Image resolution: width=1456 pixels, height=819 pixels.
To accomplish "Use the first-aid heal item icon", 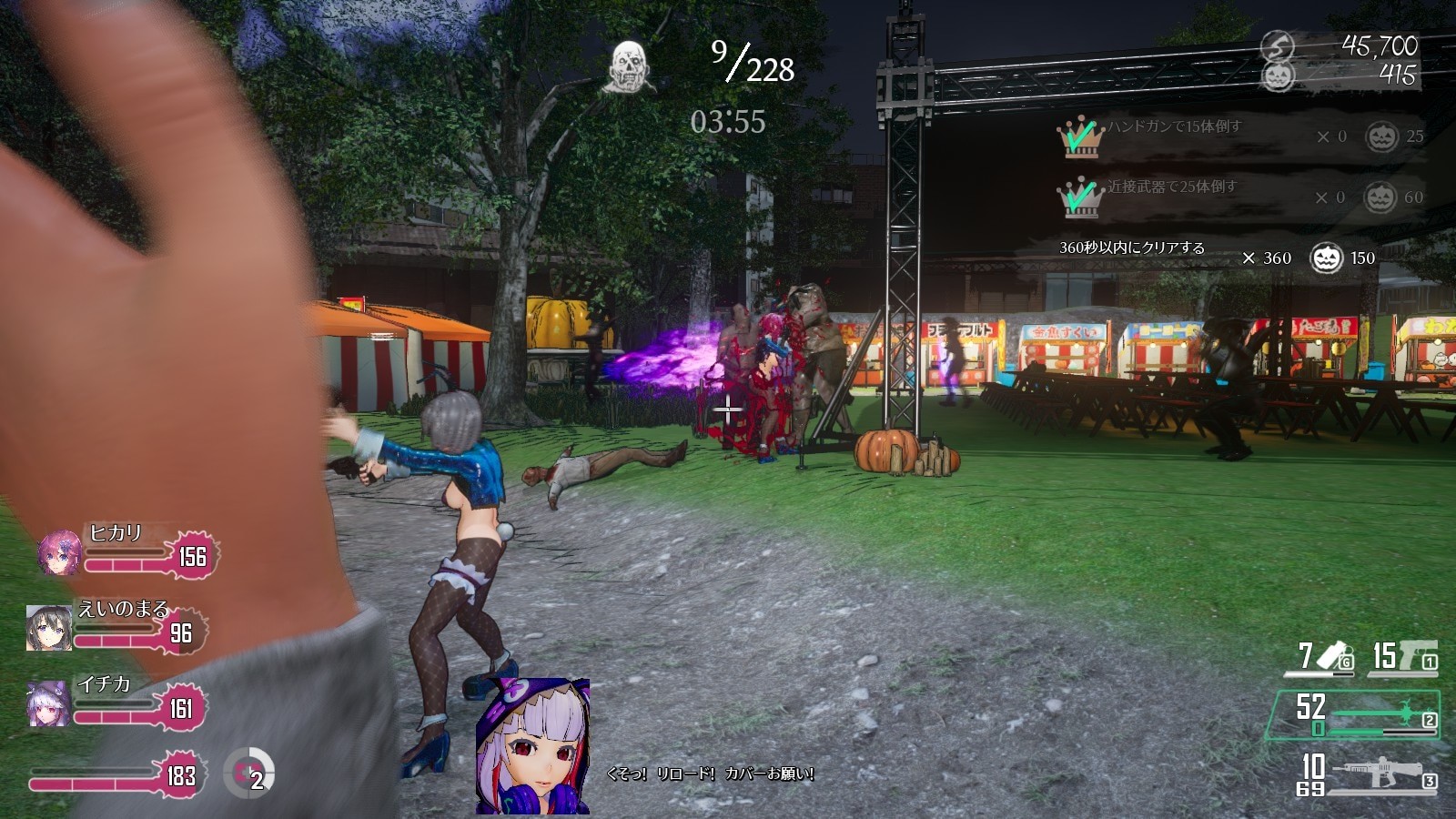I will pos(248,773).
